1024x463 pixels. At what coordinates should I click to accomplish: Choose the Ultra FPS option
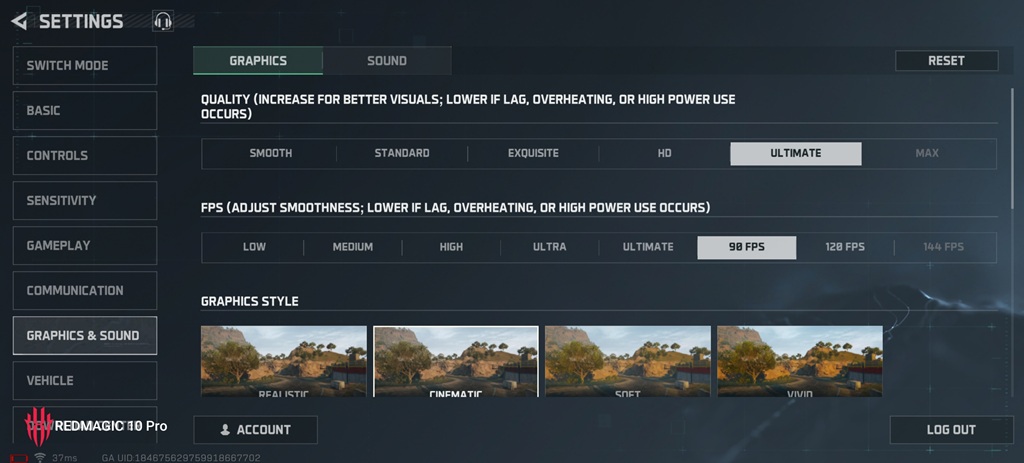549,247
